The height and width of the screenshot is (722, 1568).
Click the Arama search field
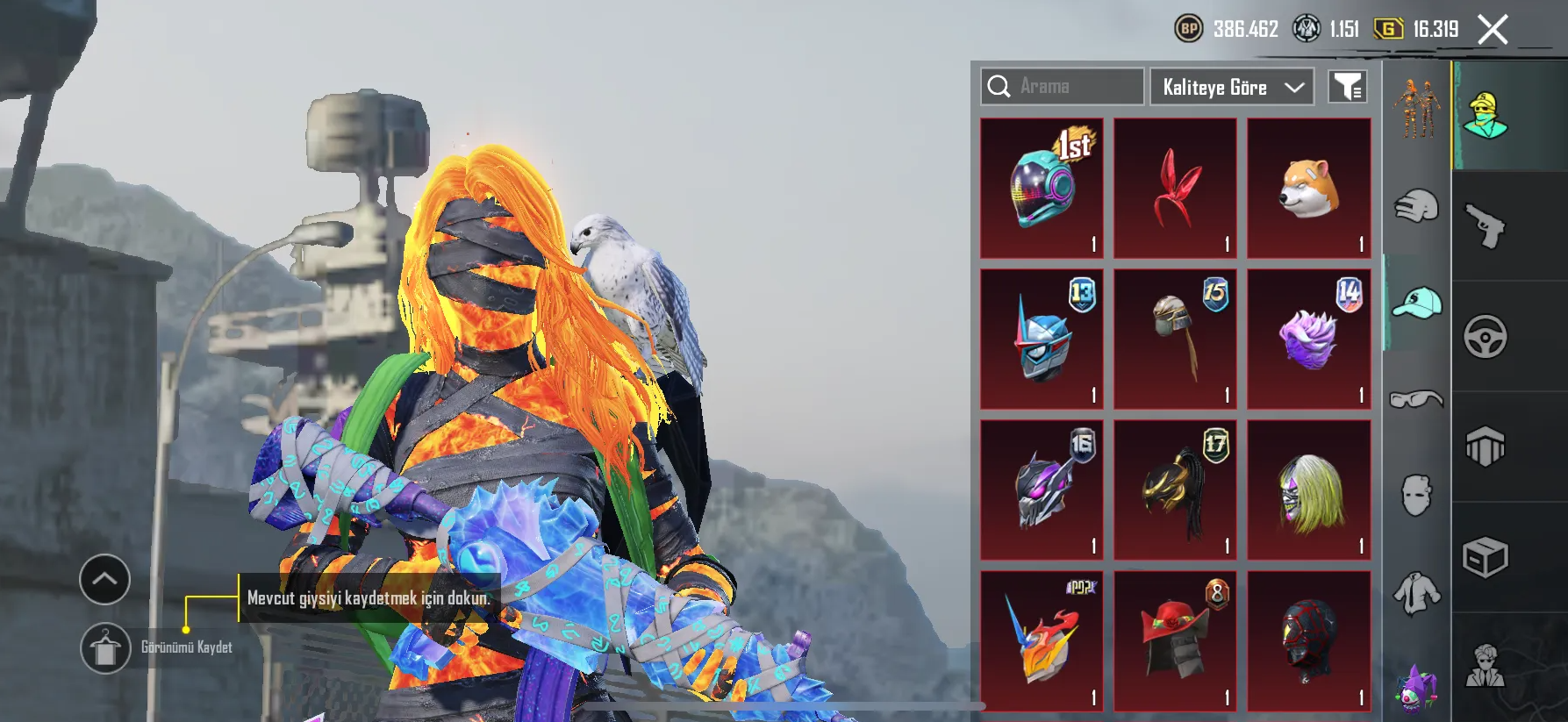(1063, 87)
